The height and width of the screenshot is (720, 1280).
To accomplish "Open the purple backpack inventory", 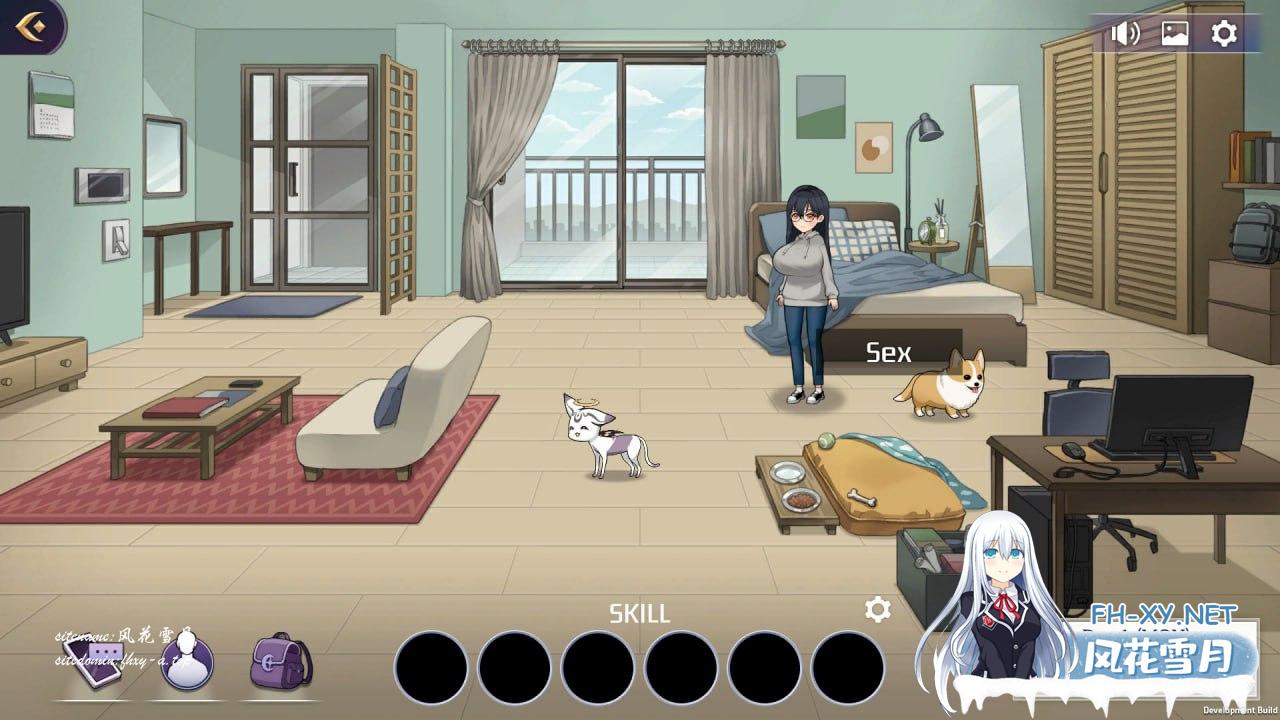I will click(281, 661).
